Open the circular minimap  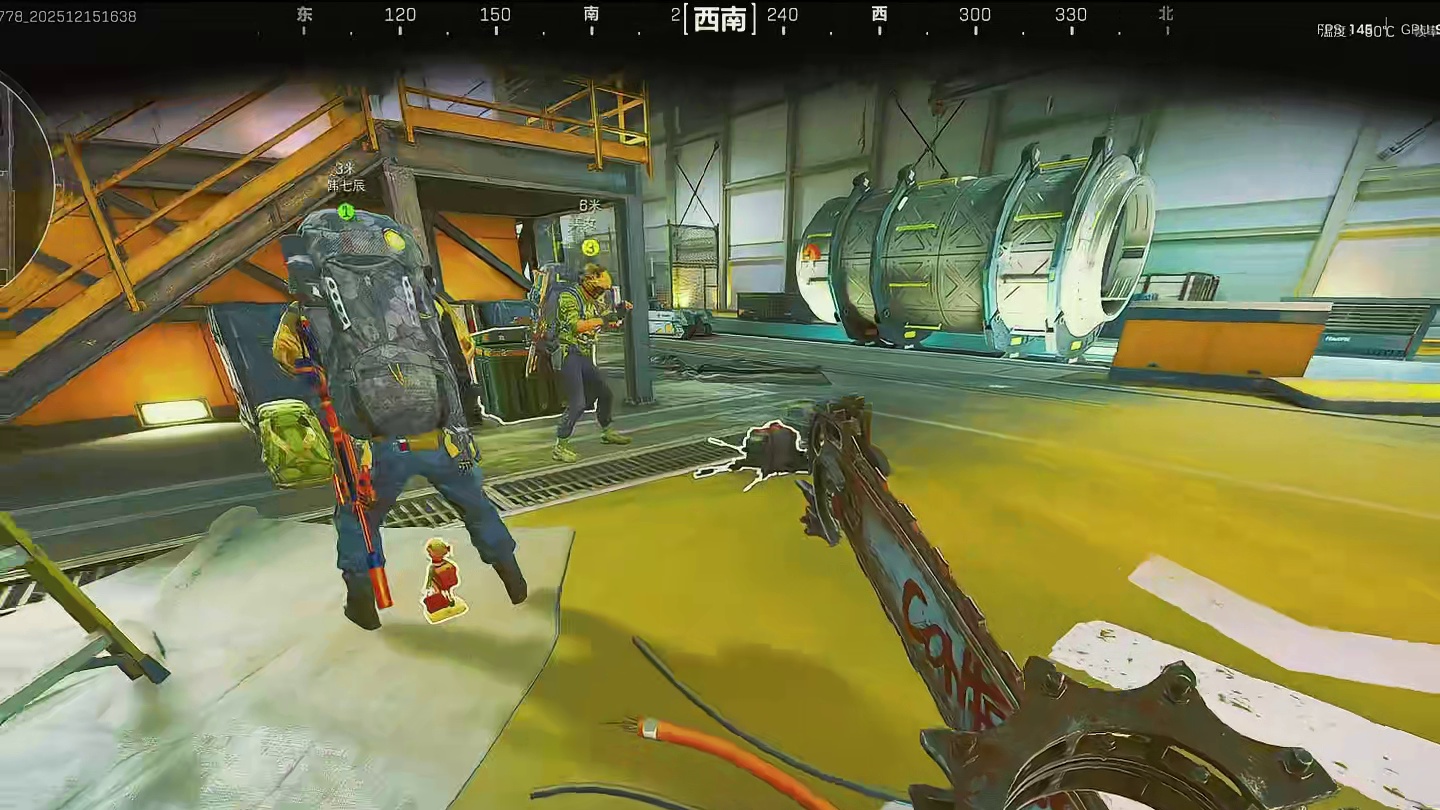coord(22,180)
